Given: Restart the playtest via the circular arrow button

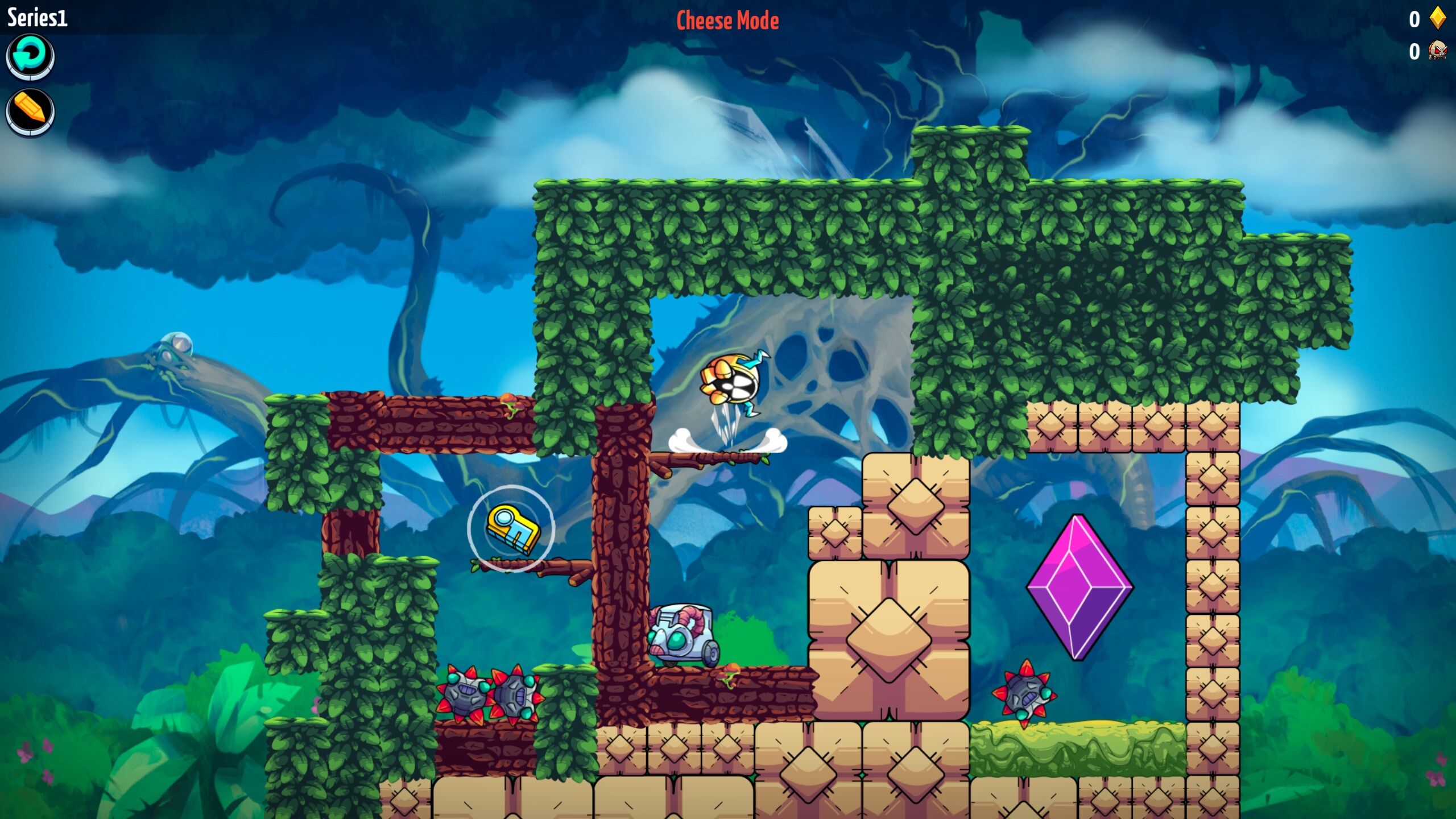Looking at the screenshot, I should [31, 56].
